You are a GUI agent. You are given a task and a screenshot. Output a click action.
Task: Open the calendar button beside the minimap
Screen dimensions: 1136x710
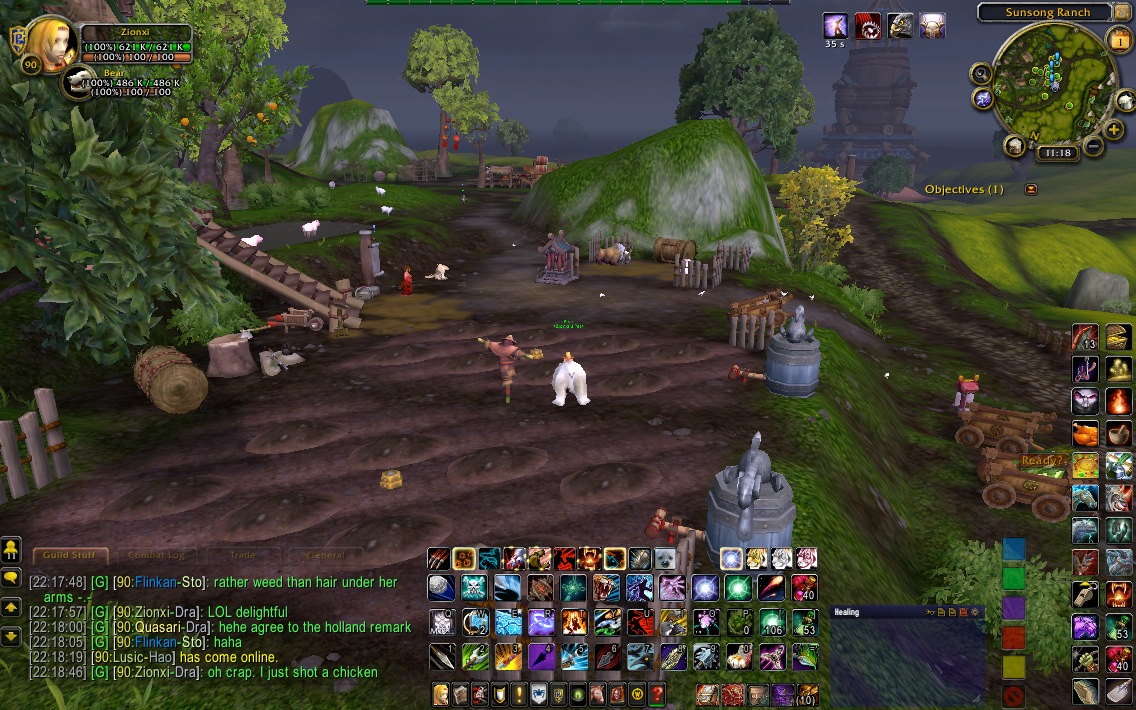point(1118,39)
